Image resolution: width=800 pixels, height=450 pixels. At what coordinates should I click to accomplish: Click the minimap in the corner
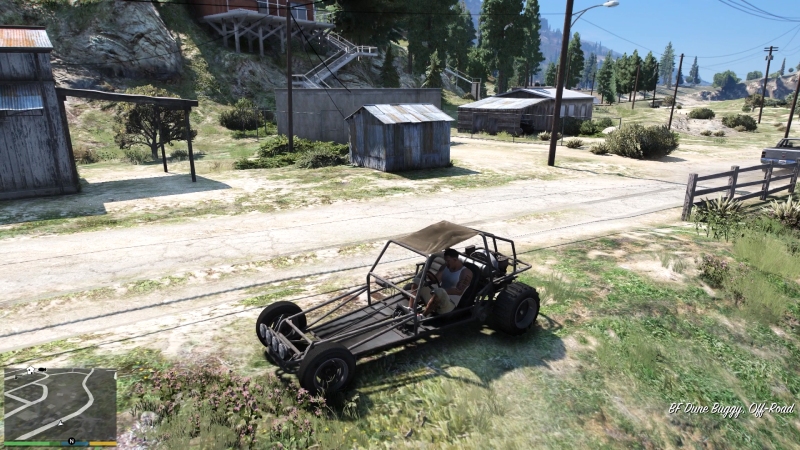pos(60,404)
